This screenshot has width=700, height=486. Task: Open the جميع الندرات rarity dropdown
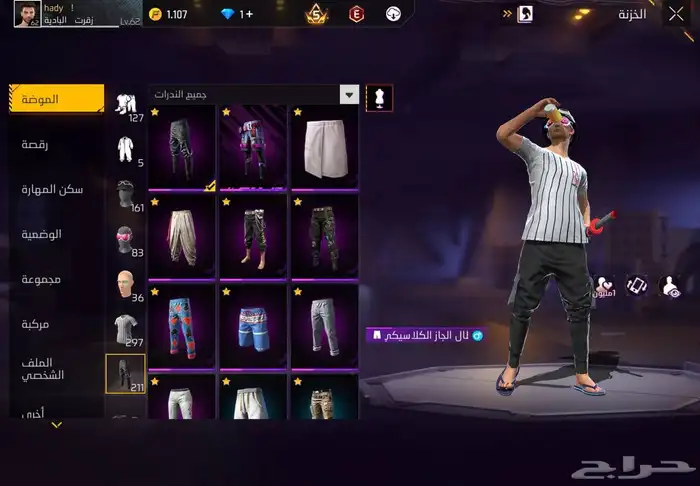254,94
